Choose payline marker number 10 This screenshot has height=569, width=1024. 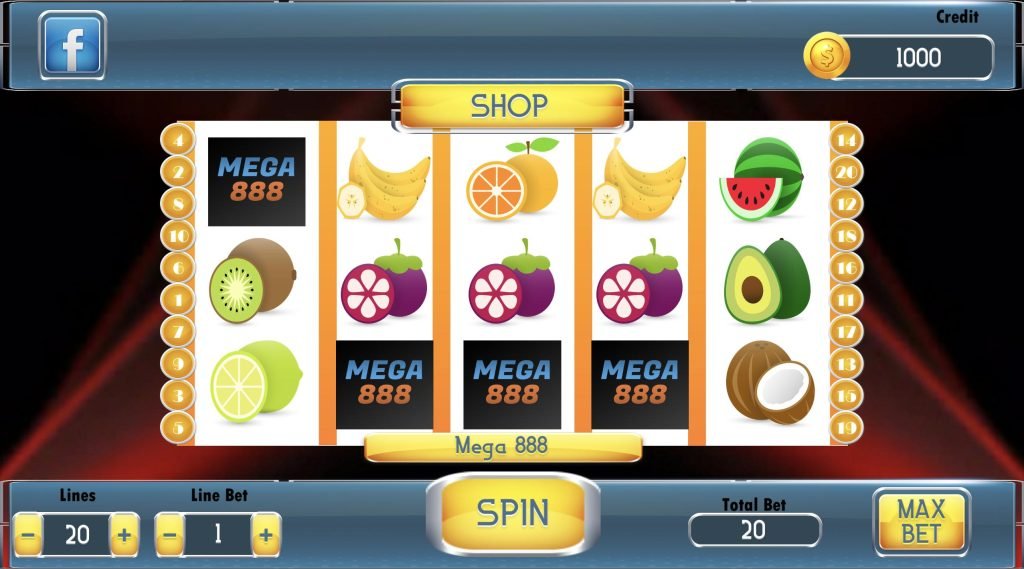pyautogui.click(x=178, y=236)
